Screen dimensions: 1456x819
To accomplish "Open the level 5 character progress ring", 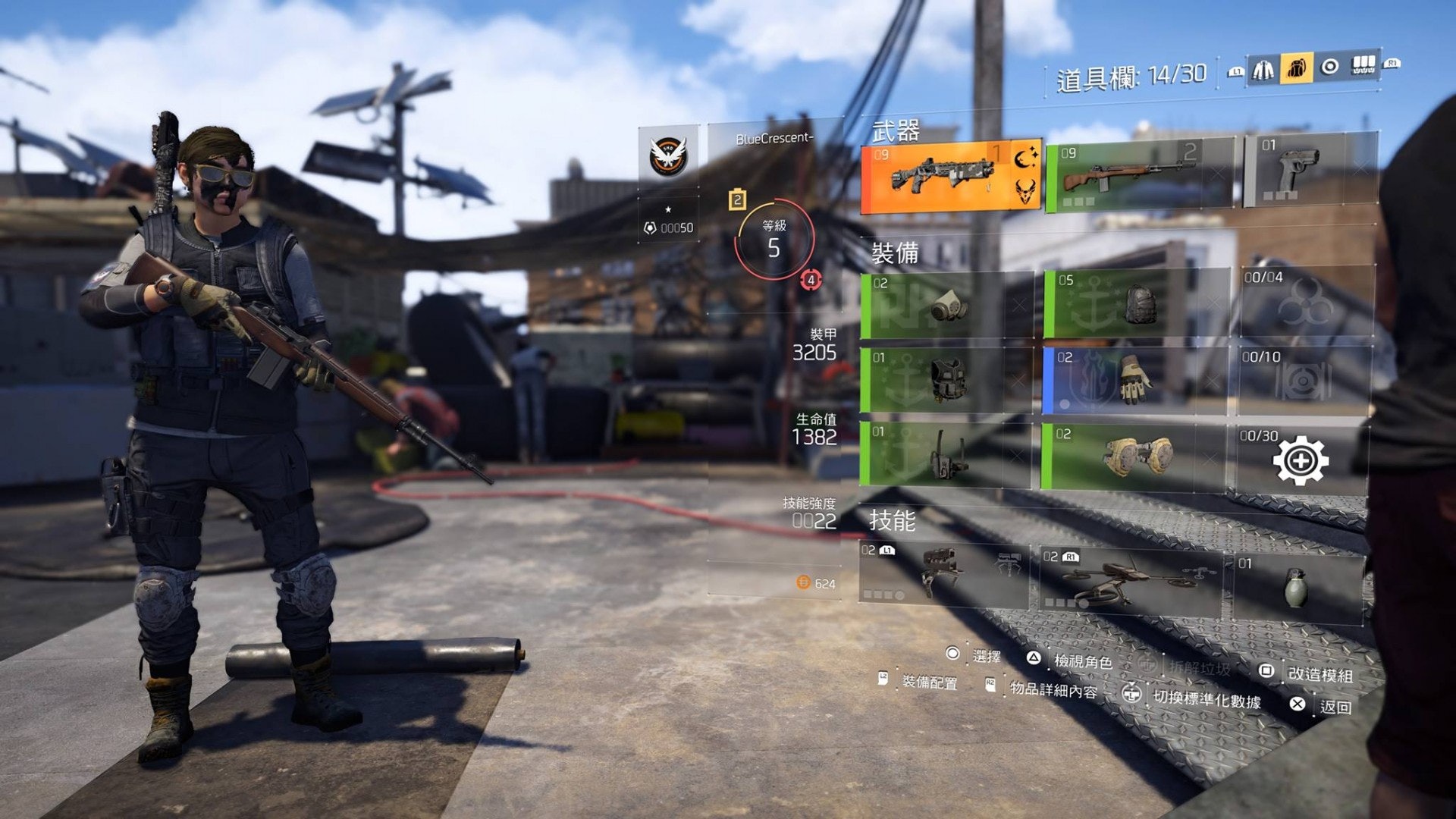I will (773, 240).
